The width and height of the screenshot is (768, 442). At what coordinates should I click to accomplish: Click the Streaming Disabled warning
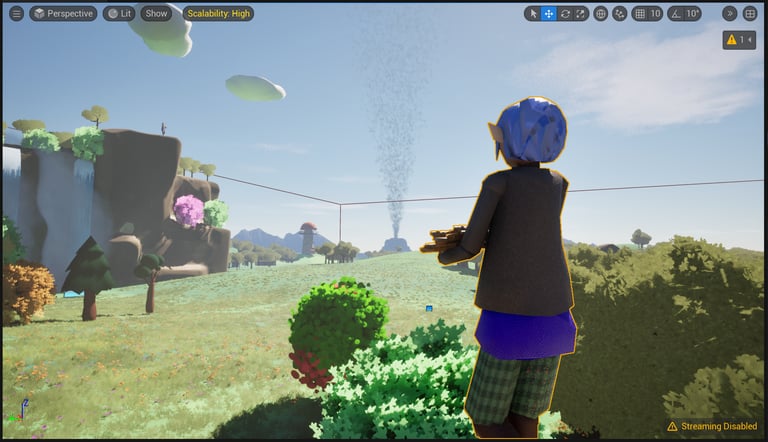711,426
